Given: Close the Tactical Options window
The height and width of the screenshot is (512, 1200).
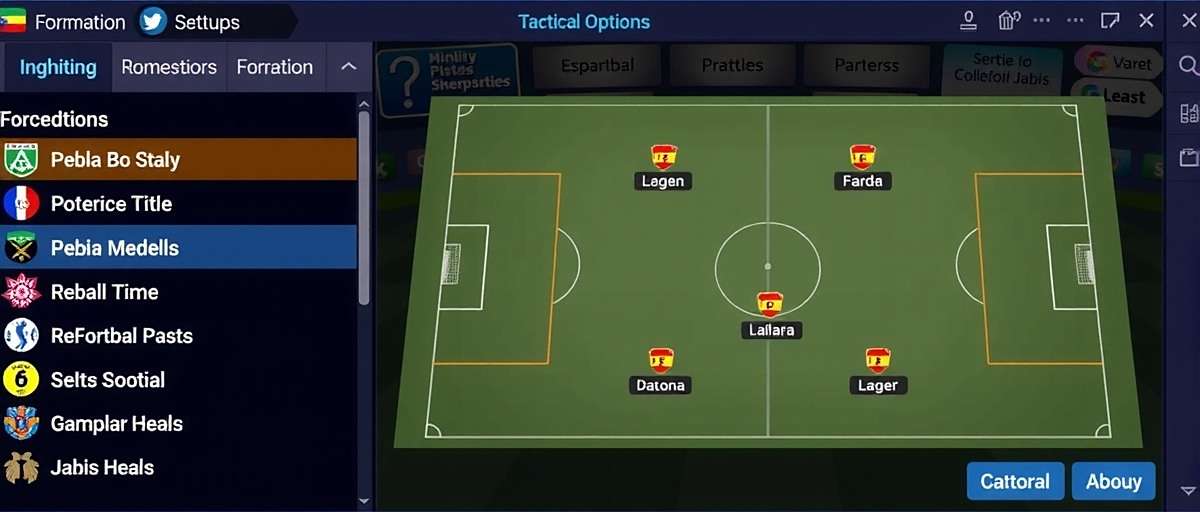Looking at the screenshot, I should pos(1147,21).
